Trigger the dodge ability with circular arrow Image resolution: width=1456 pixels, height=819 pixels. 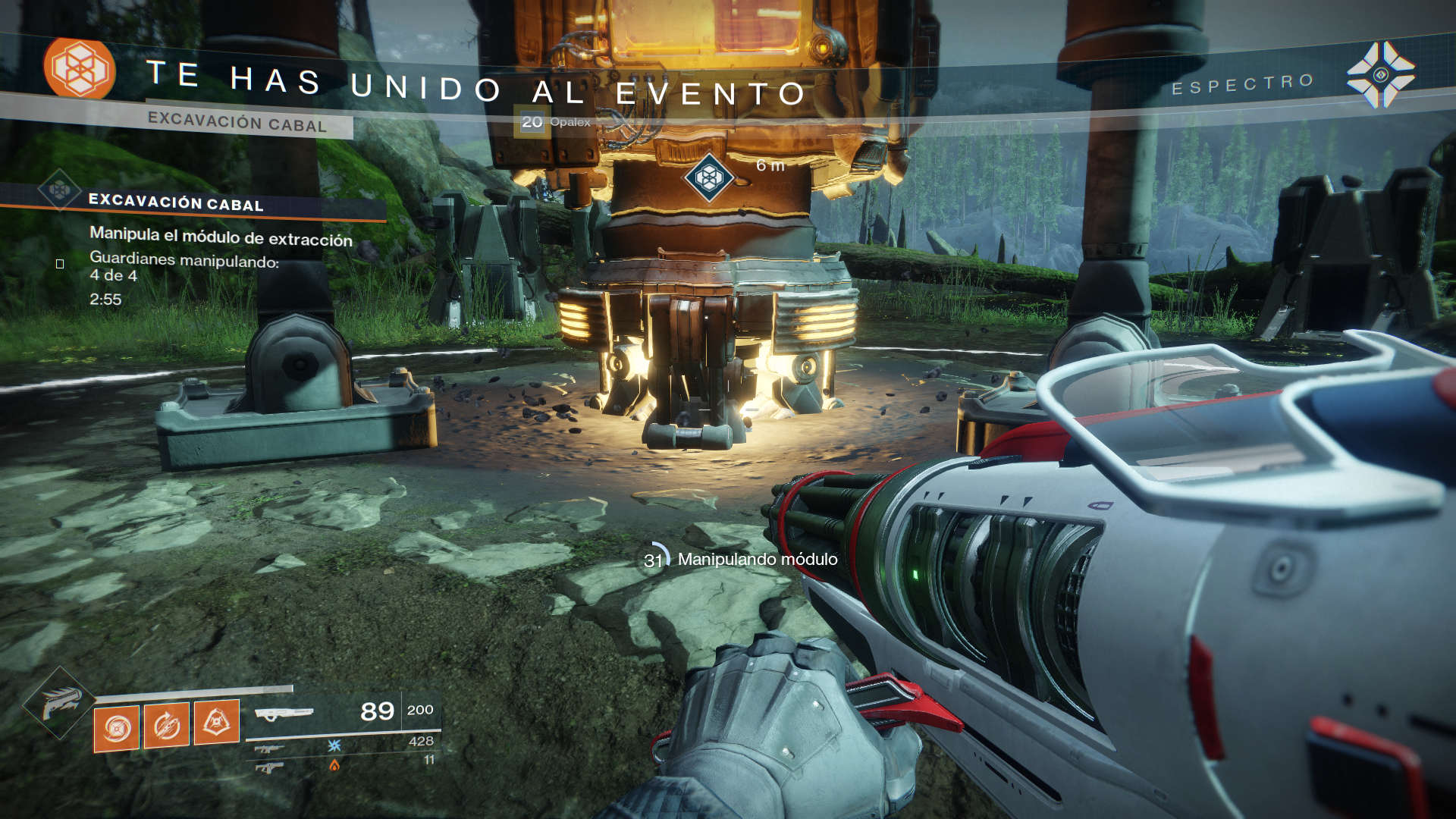[167, 726]
